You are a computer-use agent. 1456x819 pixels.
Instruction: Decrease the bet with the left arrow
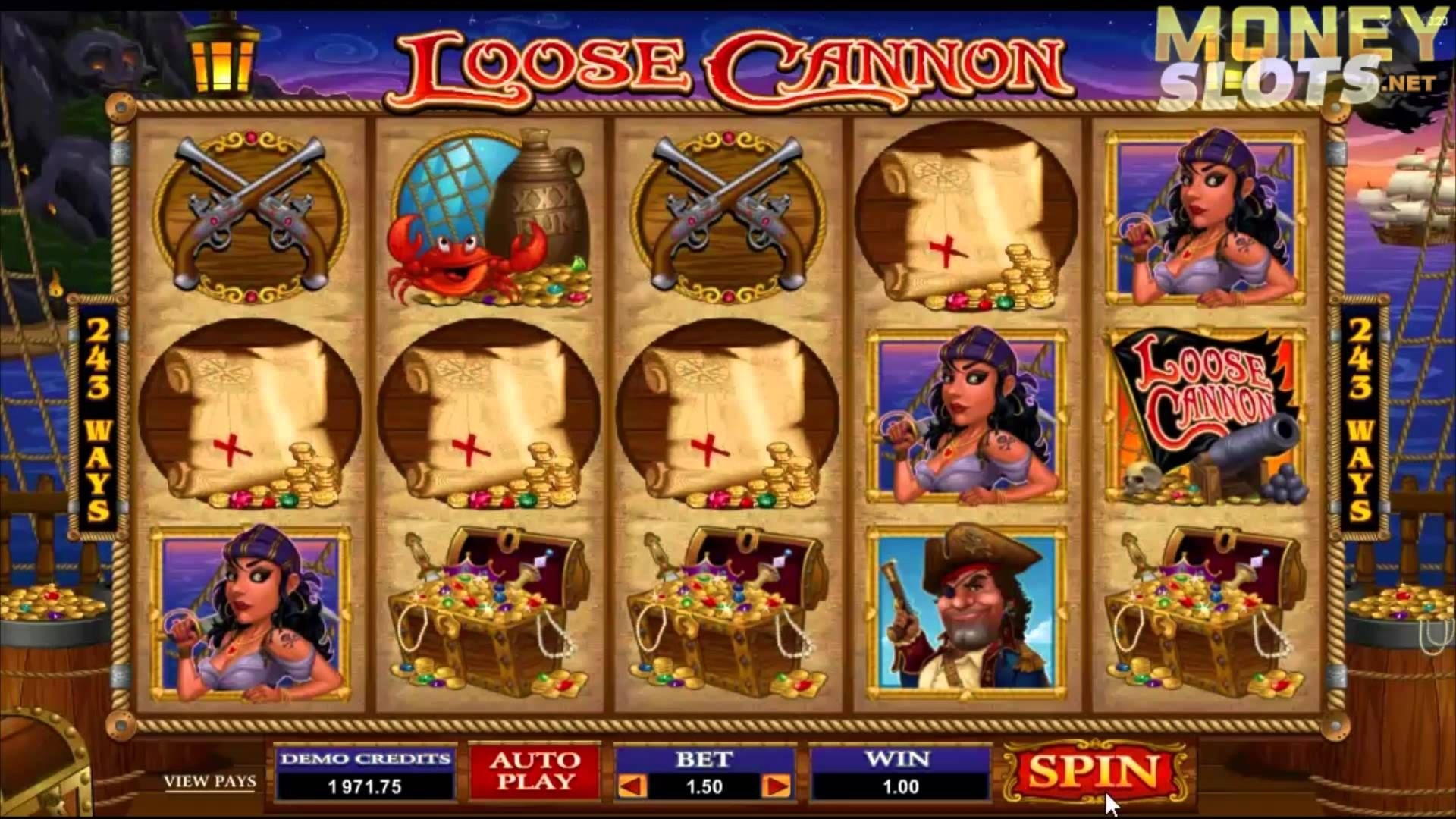(x=632, y=786)
